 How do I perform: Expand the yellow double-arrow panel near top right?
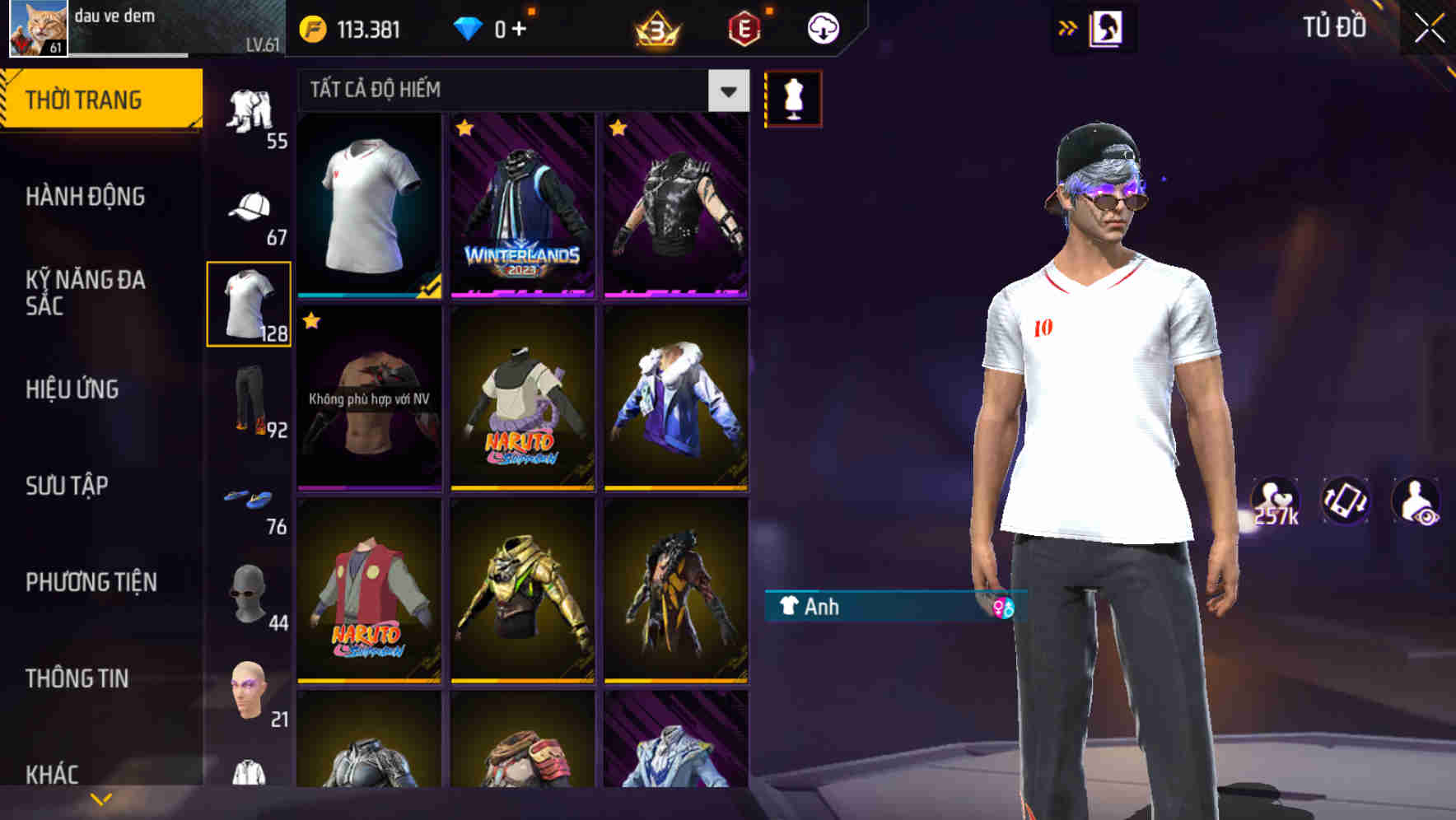(x=1068, y=27)
